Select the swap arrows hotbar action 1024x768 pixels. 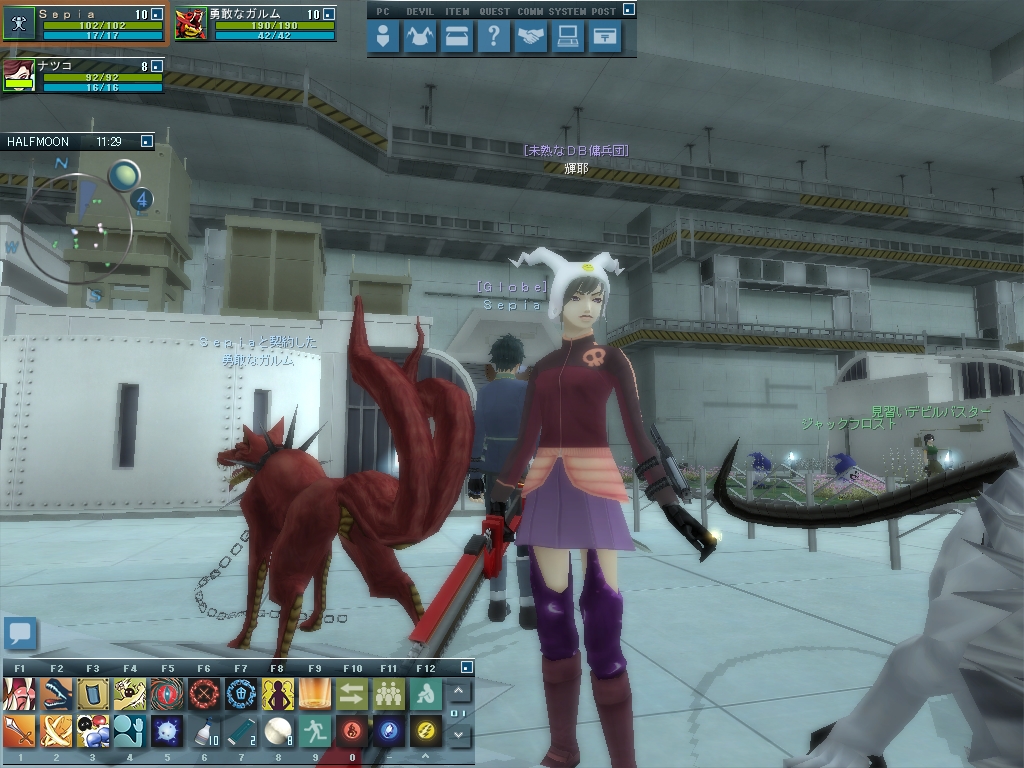tap(352, 694)
